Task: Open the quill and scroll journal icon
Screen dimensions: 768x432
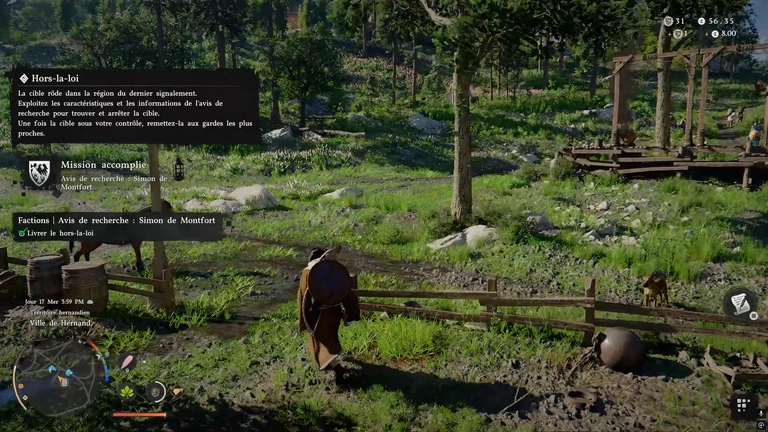Action: pos(740,302)
